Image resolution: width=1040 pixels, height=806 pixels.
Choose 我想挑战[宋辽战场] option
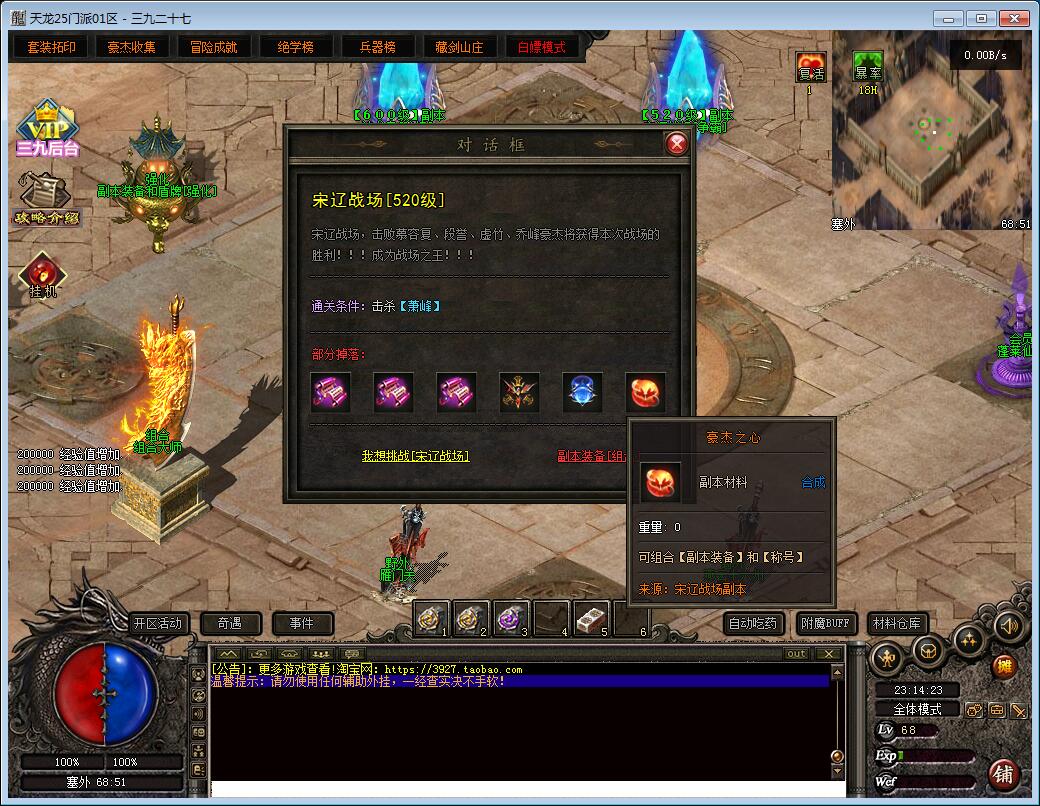pyautogui.click(x=415, y=456)
